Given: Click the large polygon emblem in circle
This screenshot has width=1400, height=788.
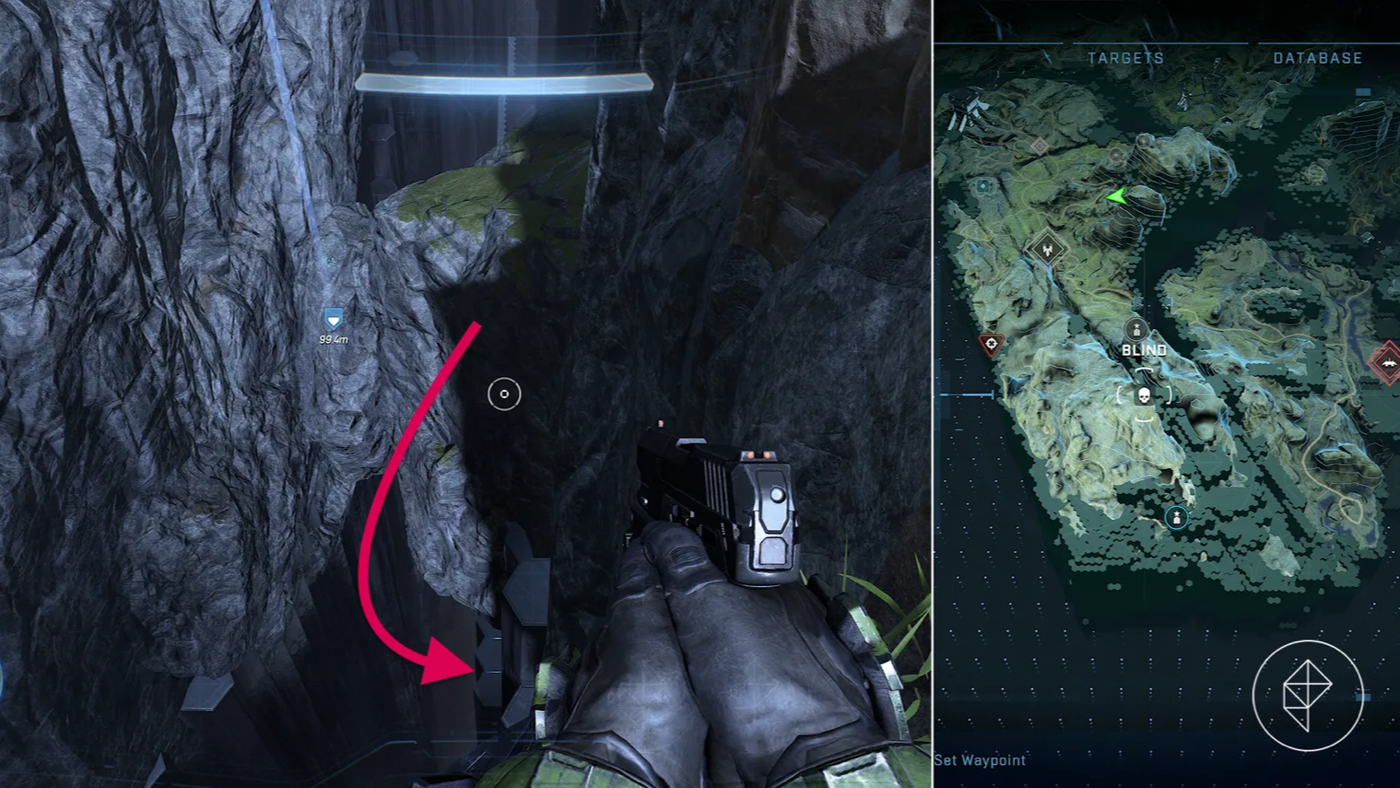Looking at the screenshot, I should [1306, 696].
